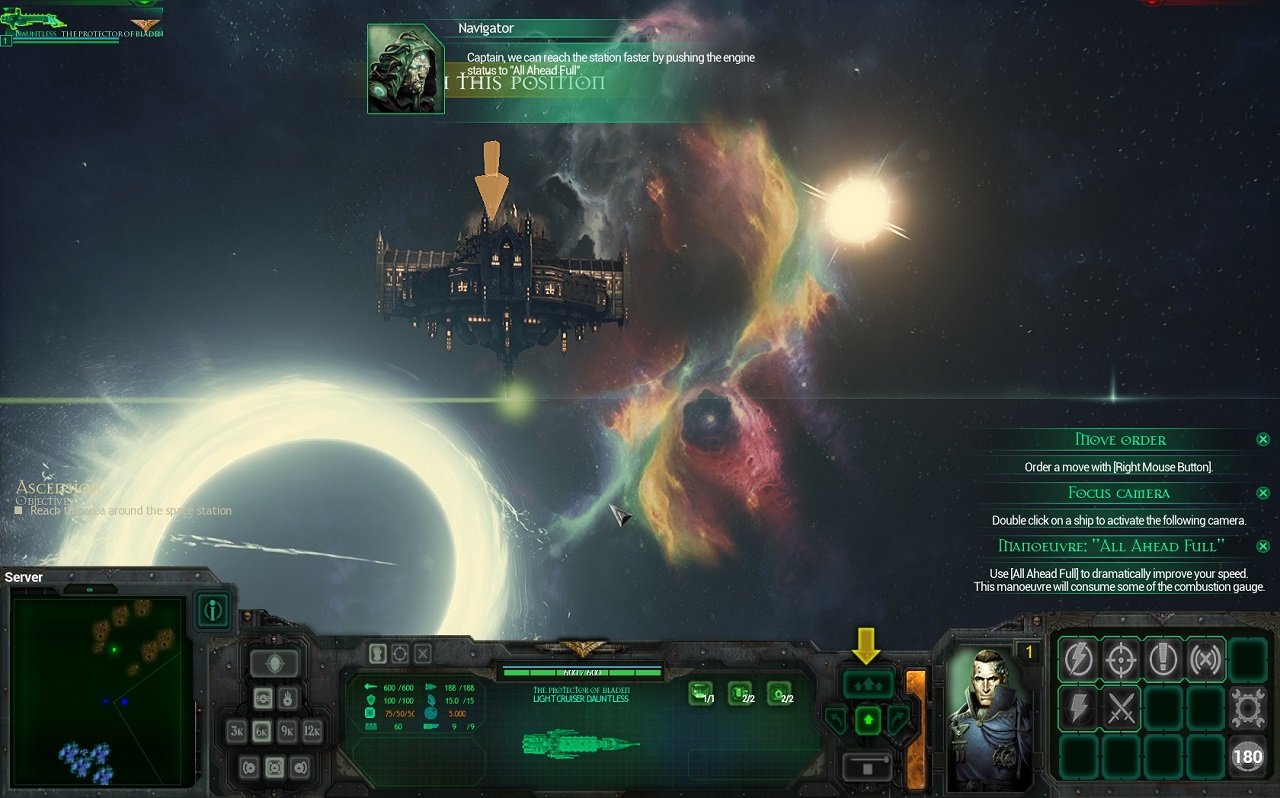The height and width of the screenshot is (798, 1280).
Task: Click the ((x)) signal jamming skill icon
Action: [1207, 658]
